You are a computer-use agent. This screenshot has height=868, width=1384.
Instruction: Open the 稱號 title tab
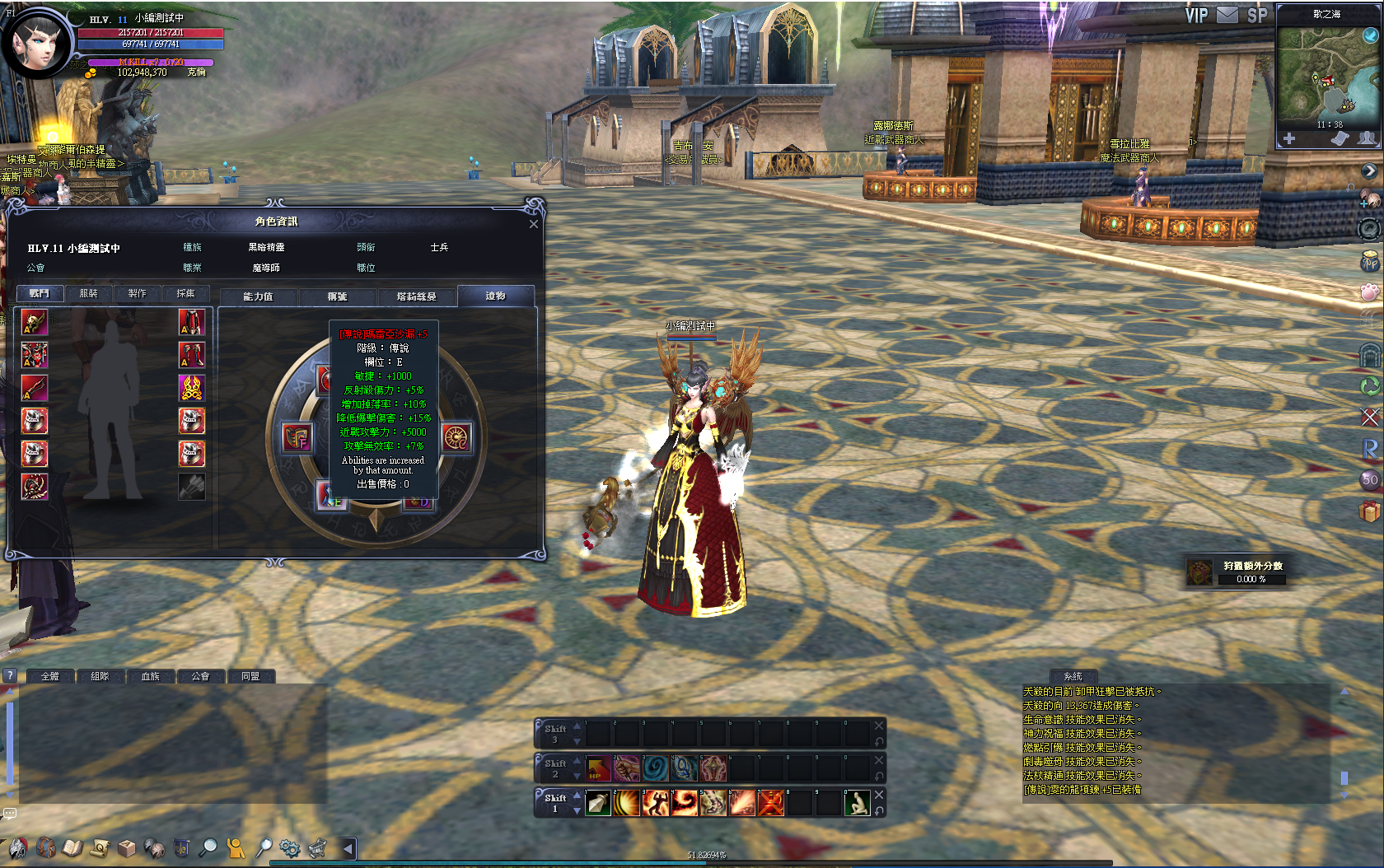(x=337, y=296)
